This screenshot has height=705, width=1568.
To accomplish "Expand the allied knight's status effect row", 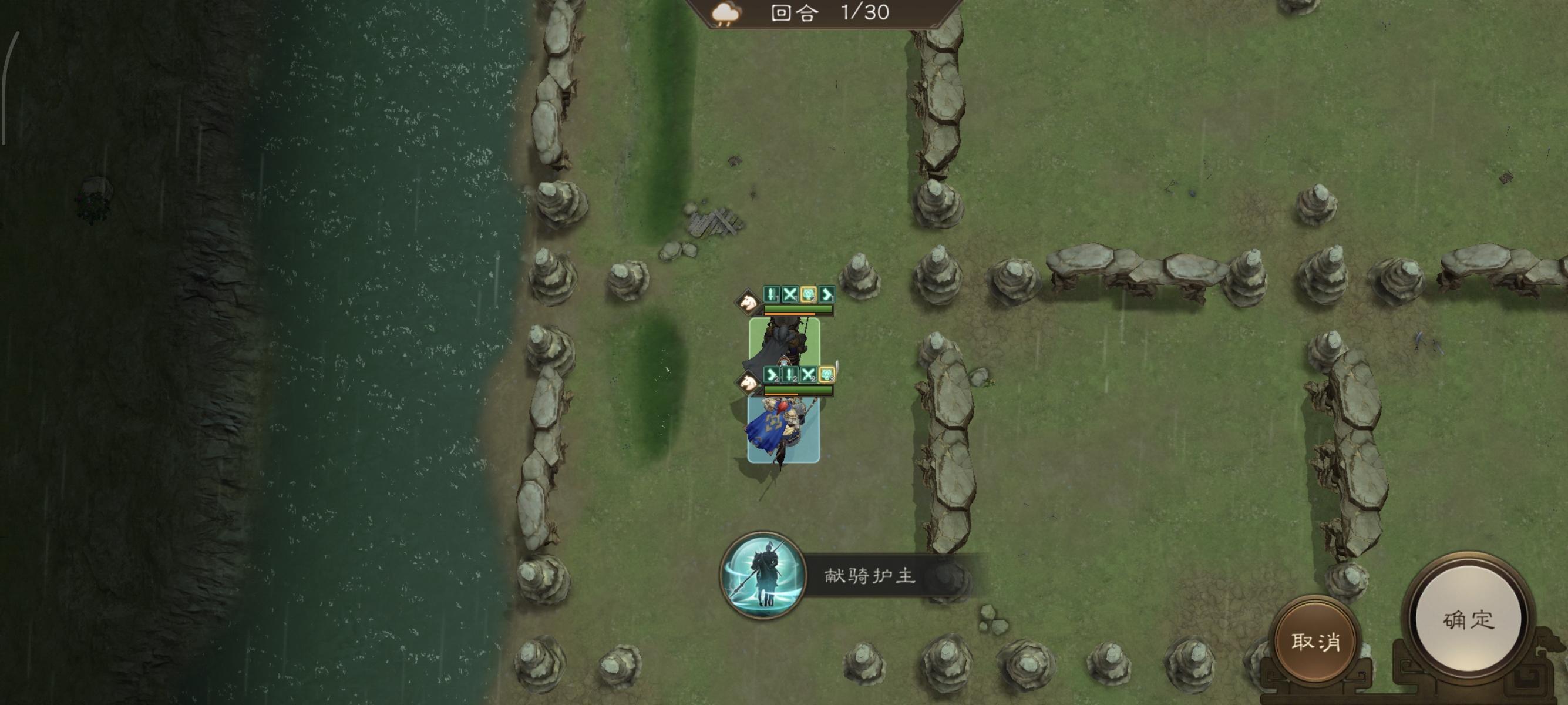I will (799, 375).
